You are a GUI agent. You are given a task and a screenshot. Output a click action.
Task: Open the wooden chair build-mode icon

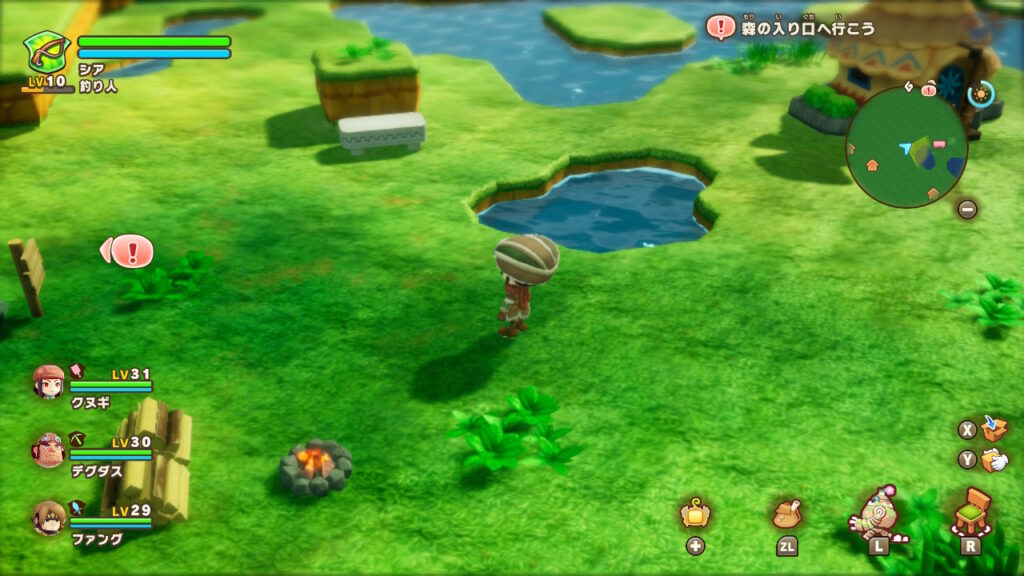click(969, 512)
